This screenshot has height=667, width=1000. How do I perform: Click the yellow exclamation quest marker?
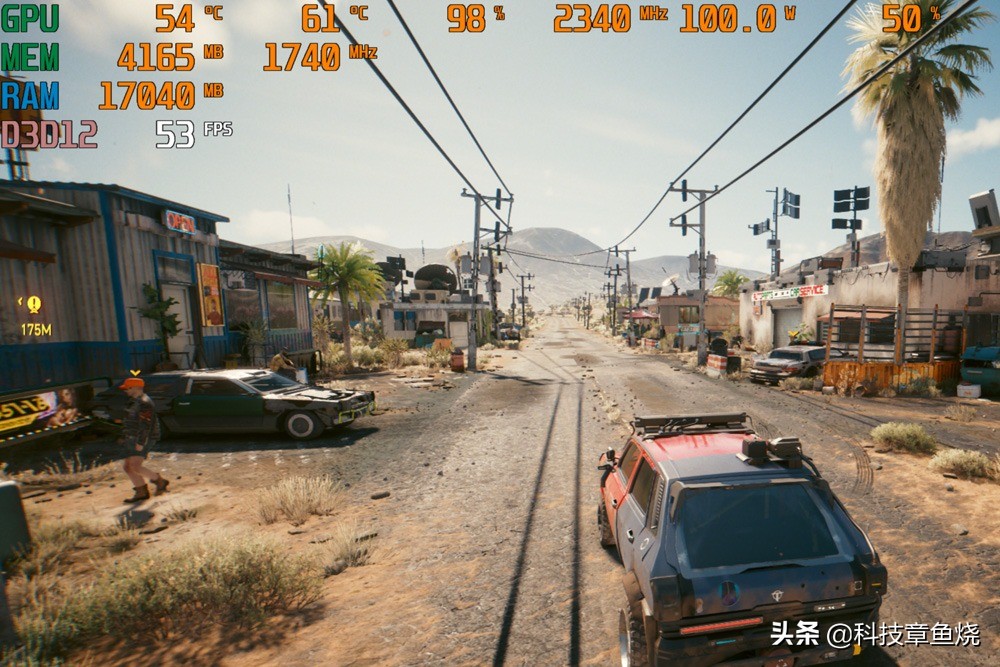(x=34, y=304)
